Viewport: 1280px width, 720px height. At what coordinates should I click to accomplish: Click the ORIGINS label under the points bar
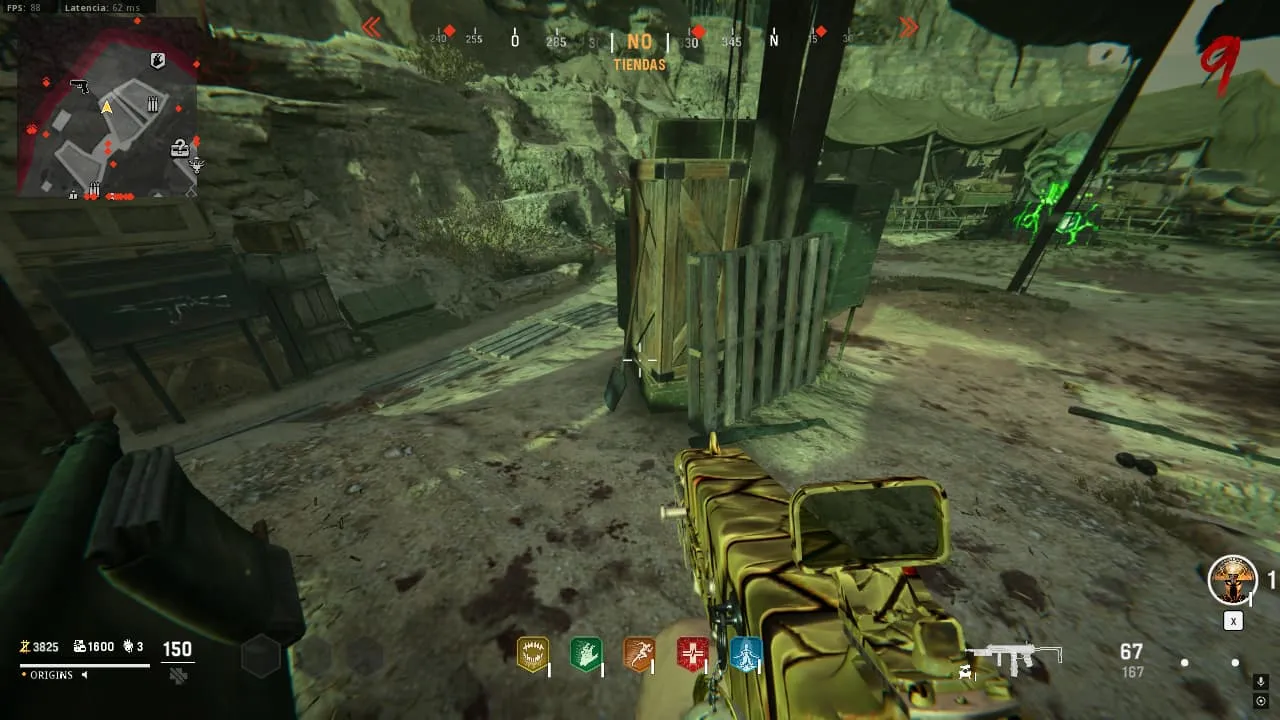tap(51, 675)
